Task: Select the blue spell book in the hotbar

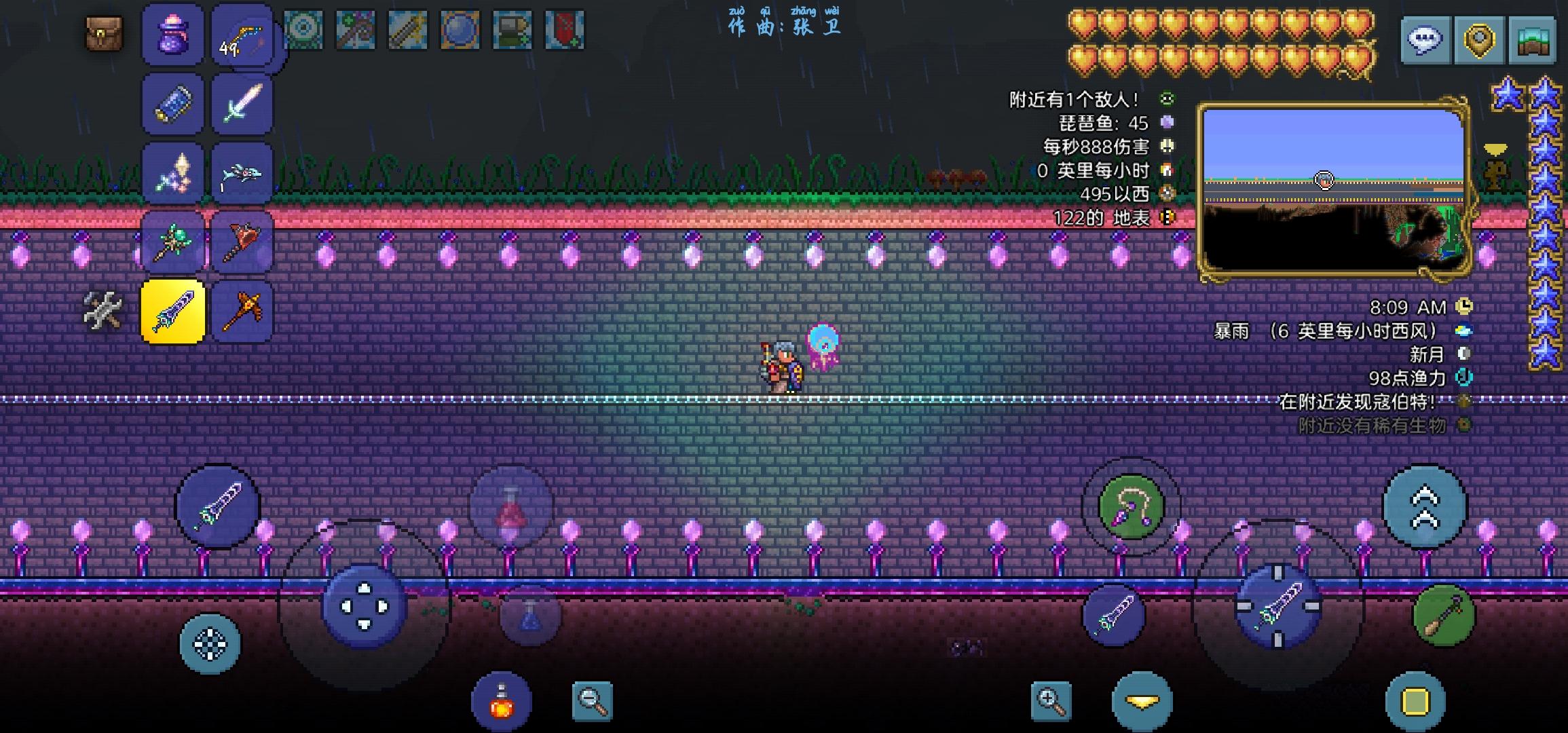Action: (x=172, y=103)
